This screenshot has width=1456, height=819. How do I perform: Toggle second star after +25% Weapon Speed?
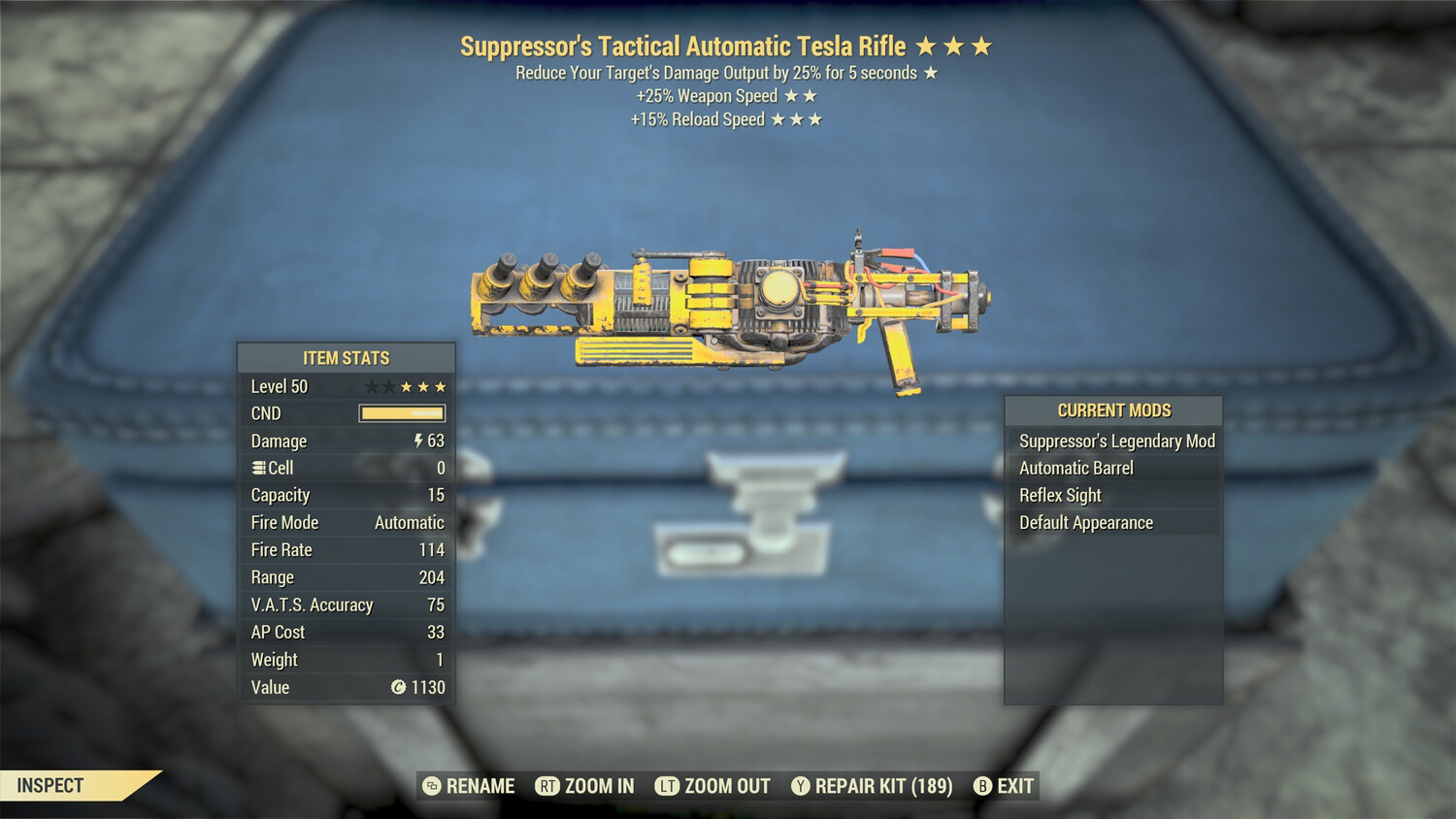pyautogui.click(x=810, y=95)
